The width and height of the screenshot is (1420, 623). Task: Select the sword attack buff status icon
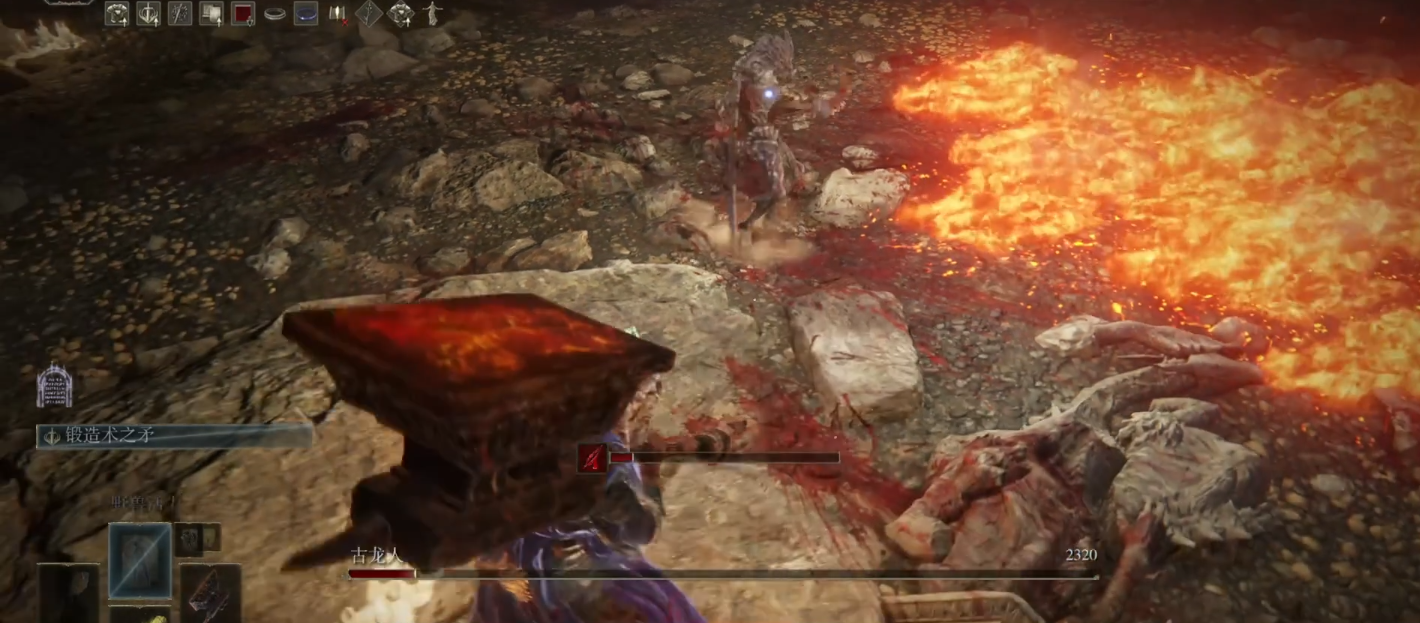pos(149,14)
